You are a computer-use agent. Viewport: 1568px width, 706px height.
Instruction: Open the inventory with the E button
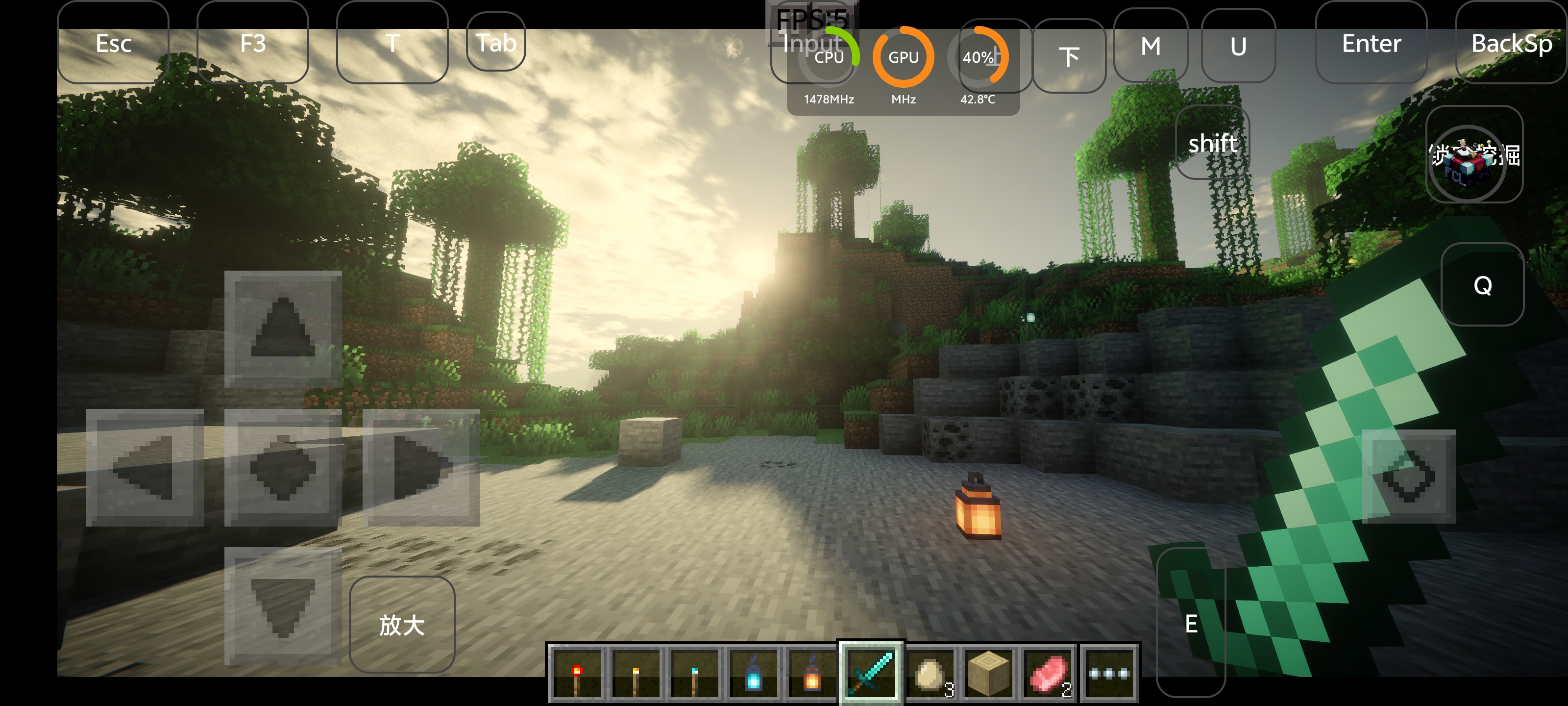(x=1191, y=623)
